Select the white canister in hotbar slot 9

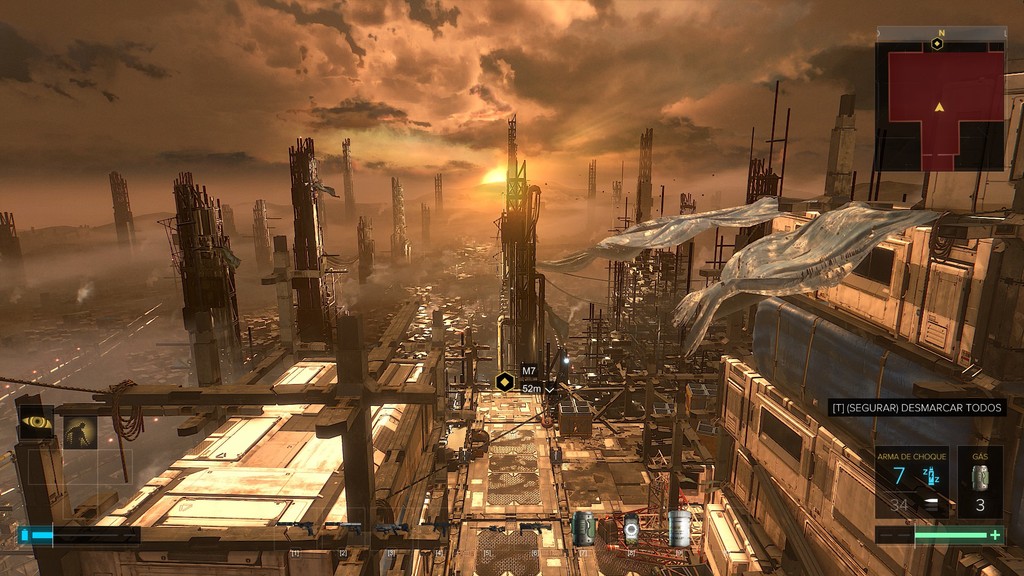pyautogui.click(x=679, y=528)
